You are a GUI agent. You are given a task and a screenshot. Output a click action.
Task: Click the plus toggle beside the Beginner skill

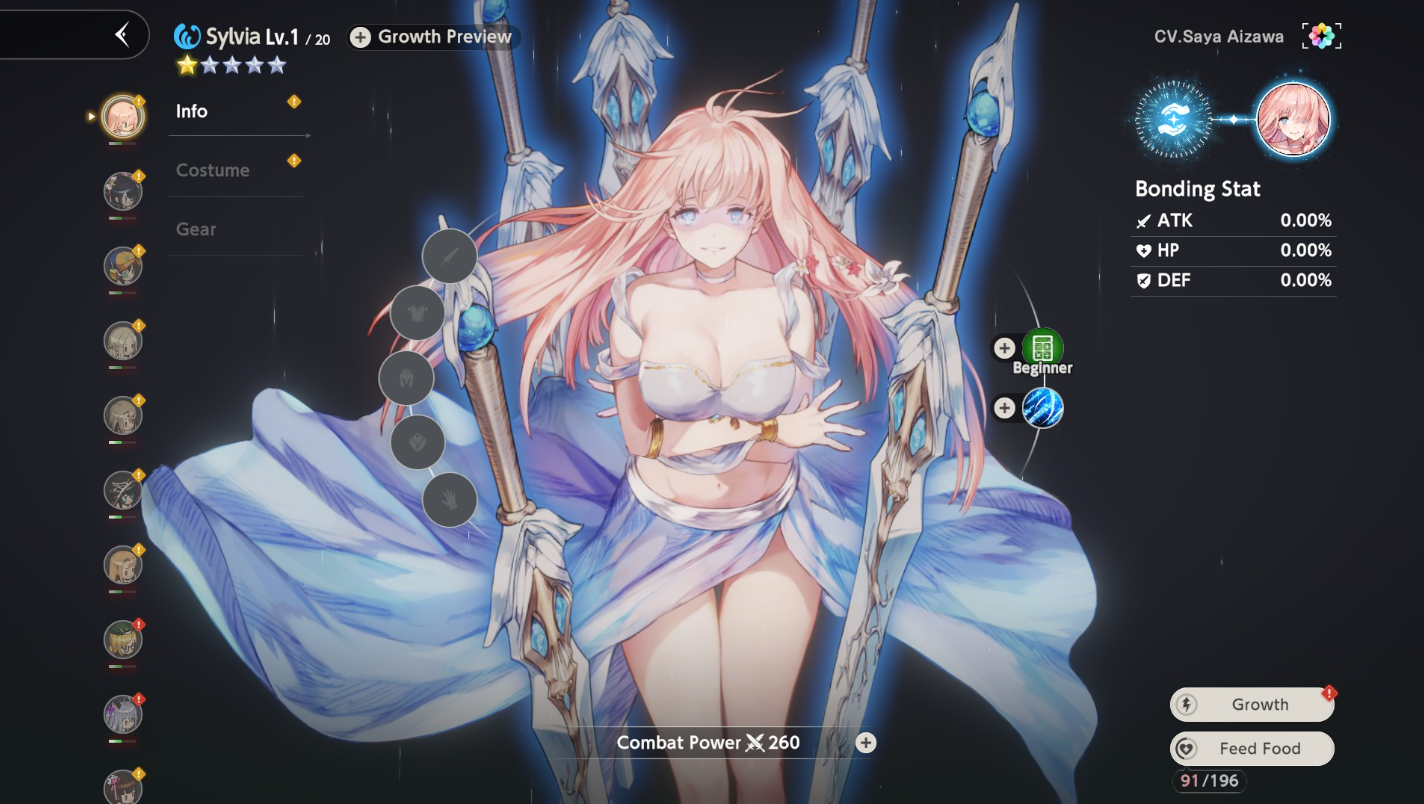1004,347
